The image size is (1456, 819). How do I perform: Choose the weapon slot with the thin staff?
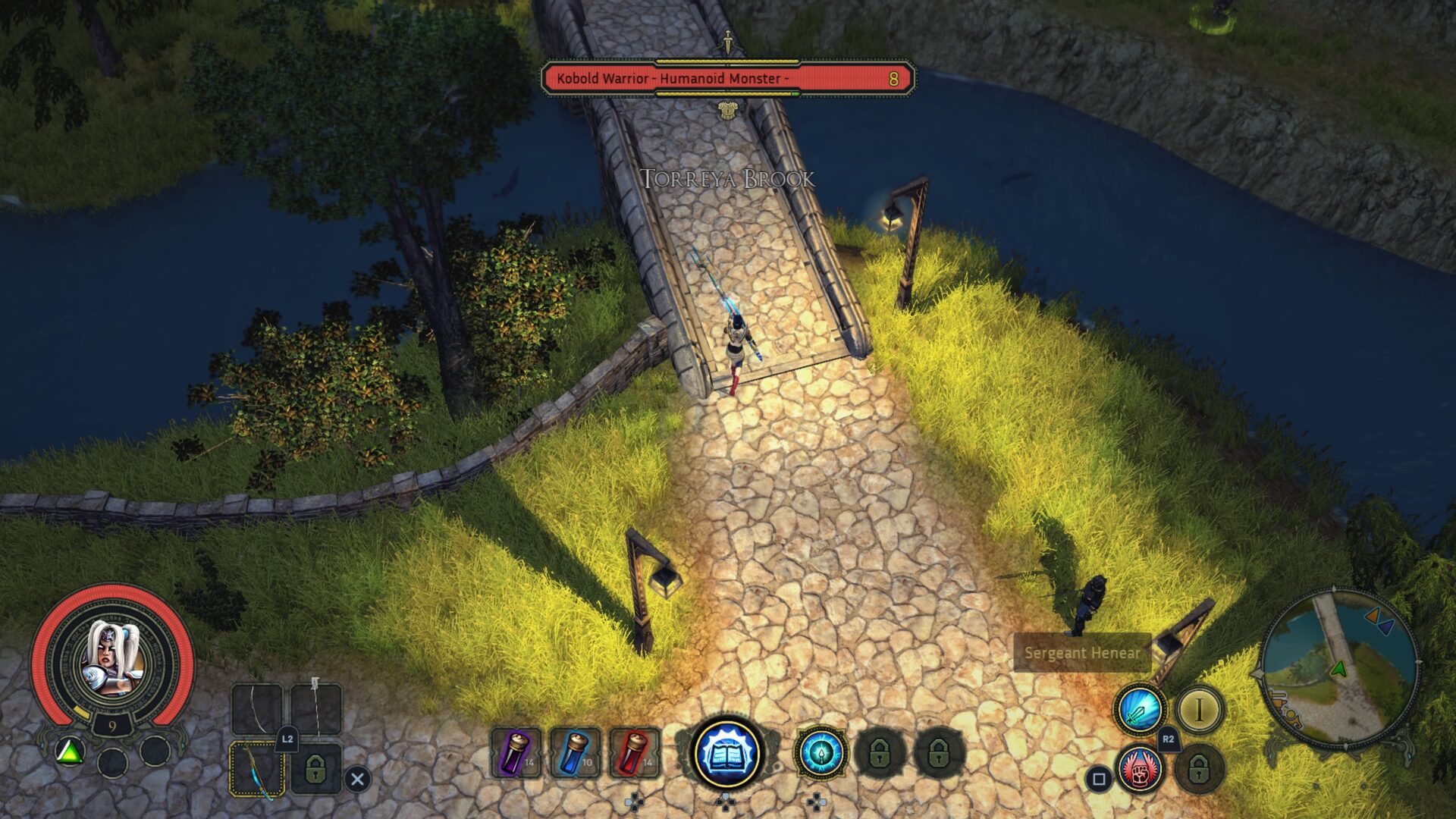click(x=315, y=709)
